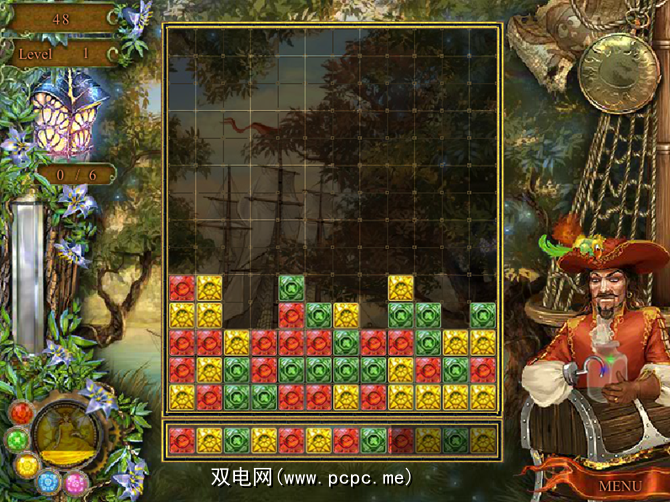Use the blue gem power-up
The image size is (670, 502).
(x=48, y=483)
